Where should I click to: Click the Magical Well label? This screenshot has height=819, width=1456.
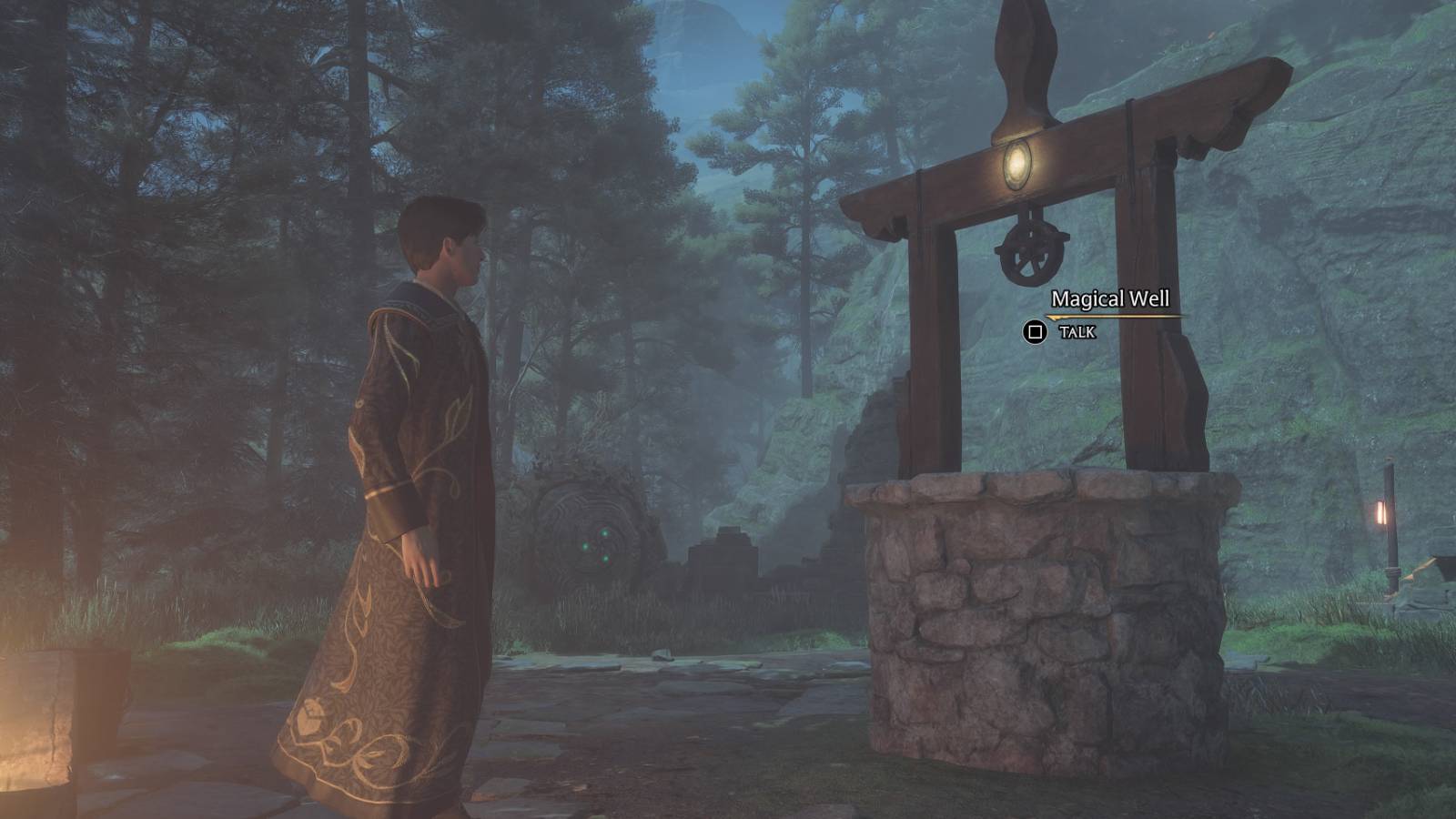(x=1112, y=297)
